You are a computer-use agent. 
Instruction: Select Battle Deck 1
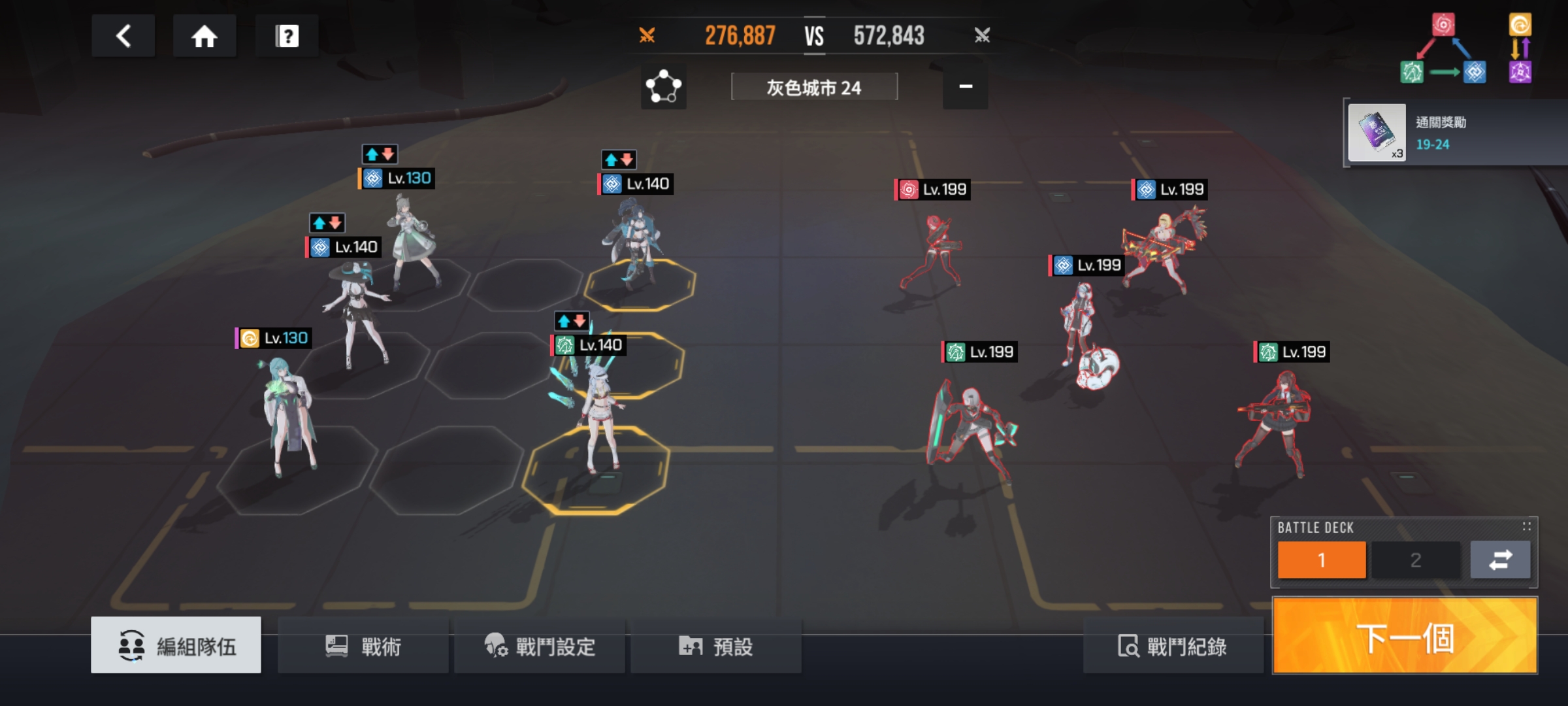pyautogui.click(x=1321, y=560)
